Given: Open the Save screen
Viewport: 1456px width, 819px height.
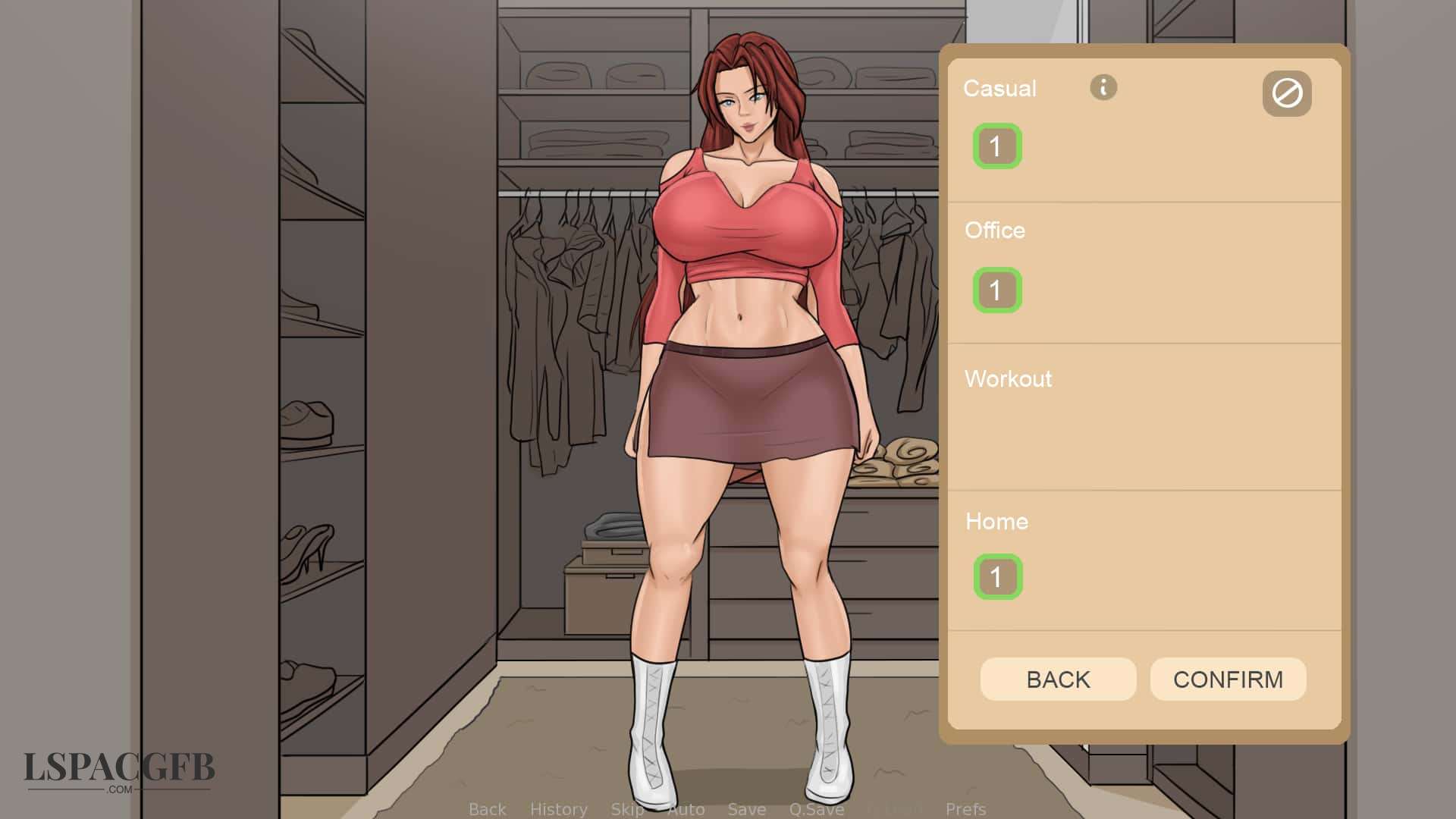Looking at the screenshot, I should click(746, 809).
